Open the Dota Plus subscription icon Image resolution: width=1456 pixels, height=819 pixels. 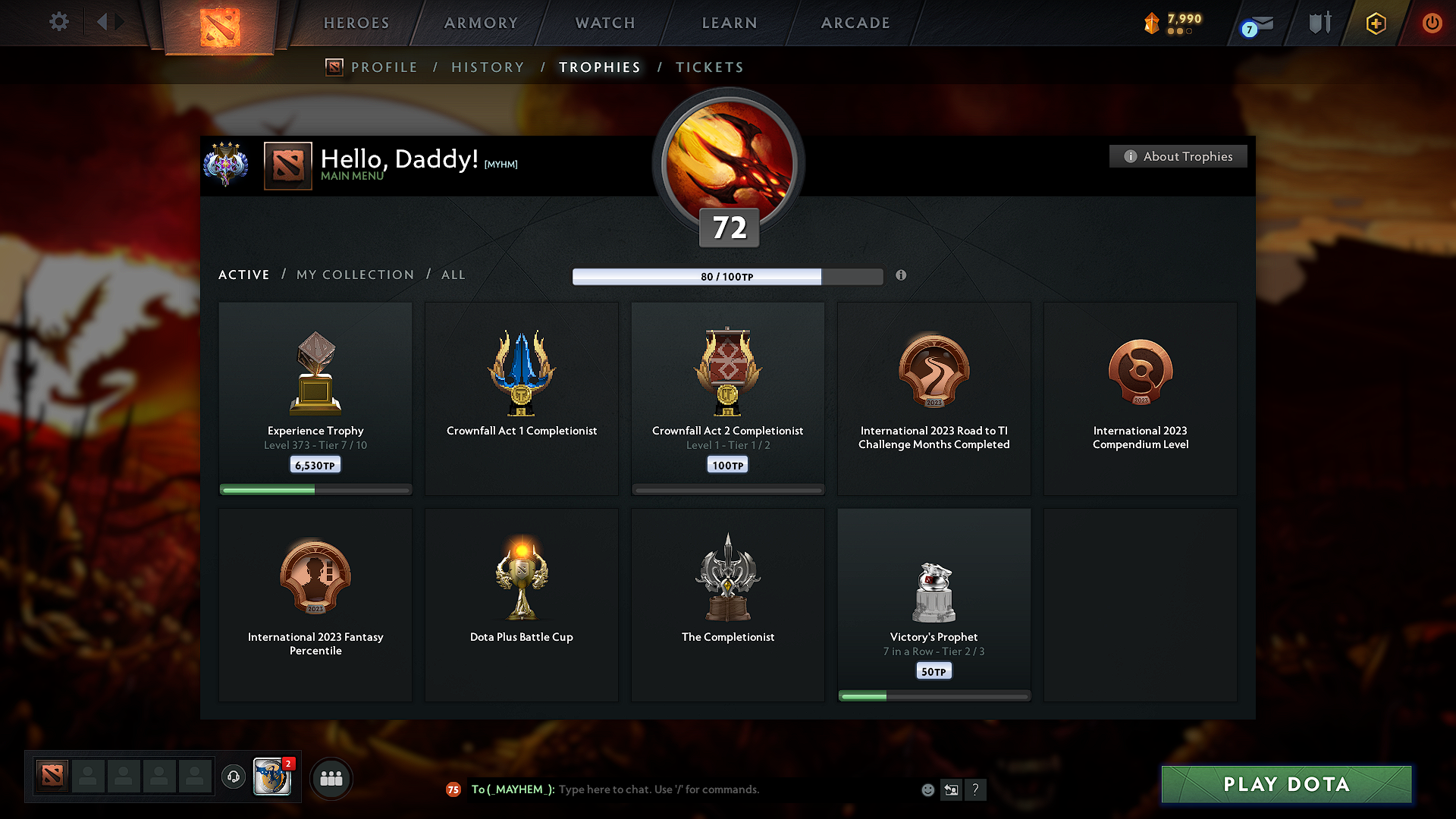pyautogui.click(x=1375, y=23)
